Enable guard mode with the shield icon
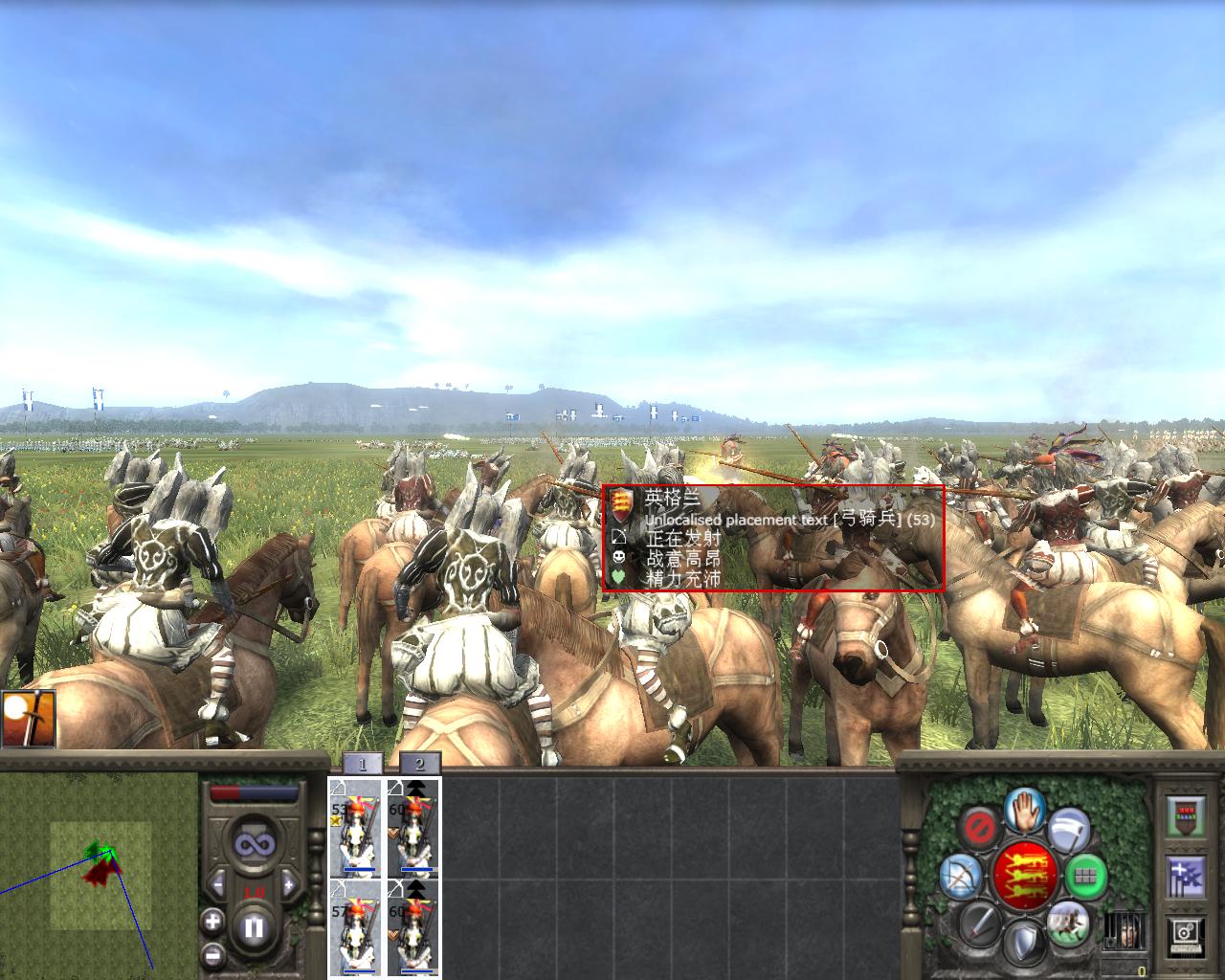Screen dimensions: 1225x980 (1024, 940)
